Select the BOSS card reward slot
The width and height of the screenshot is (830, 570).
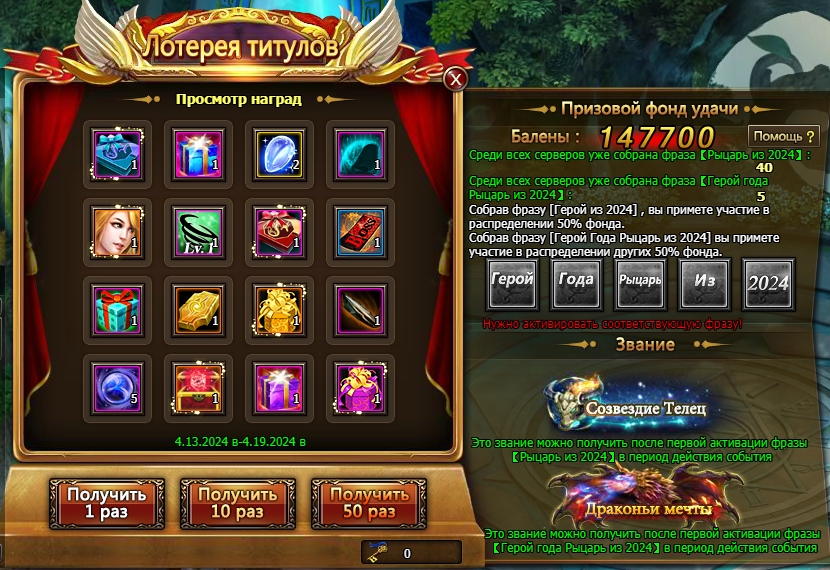[x=352, y=231]
